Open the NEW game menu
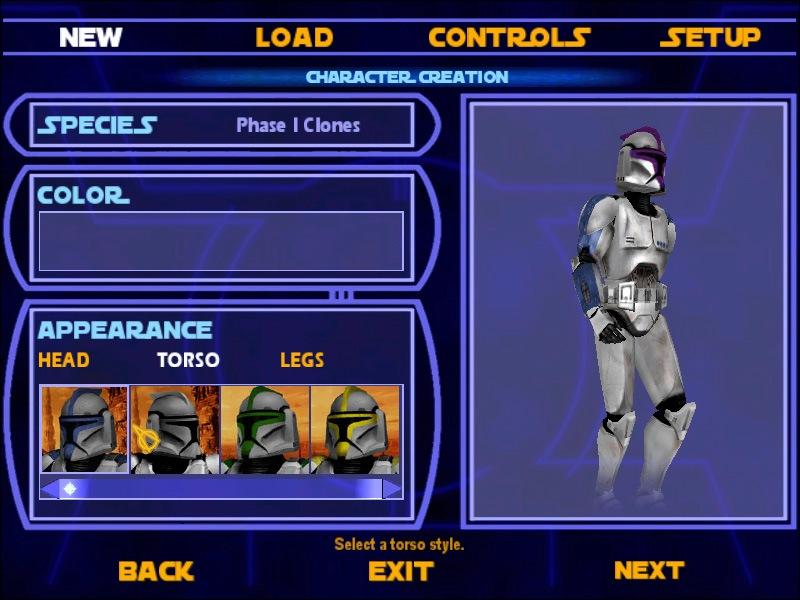800x600 pixels. (x=90, y=38)
